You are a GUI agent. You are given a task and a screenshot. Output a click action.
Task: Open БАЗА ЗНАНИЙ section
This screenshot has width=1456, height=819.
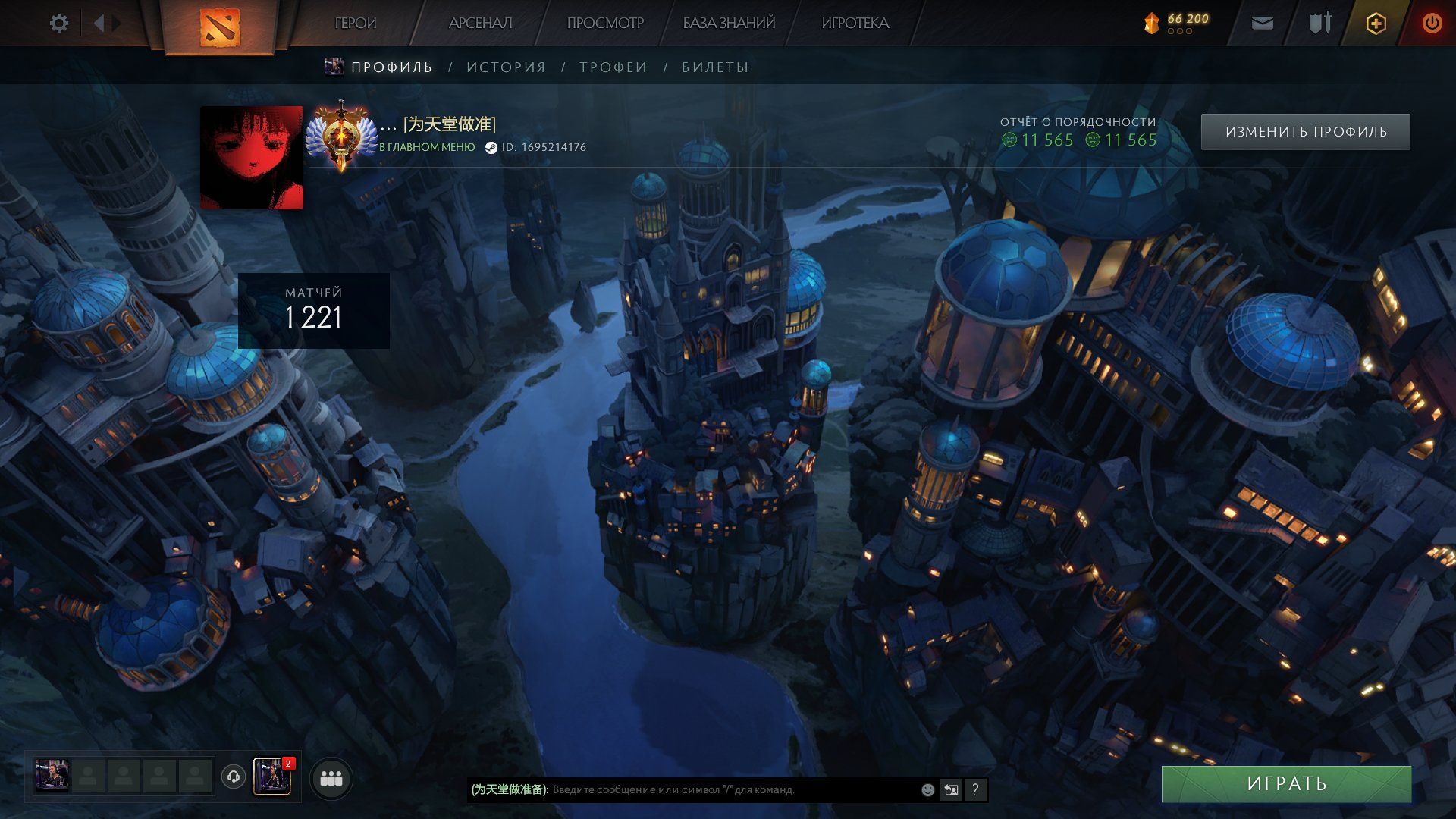click(x=729, y=24)
